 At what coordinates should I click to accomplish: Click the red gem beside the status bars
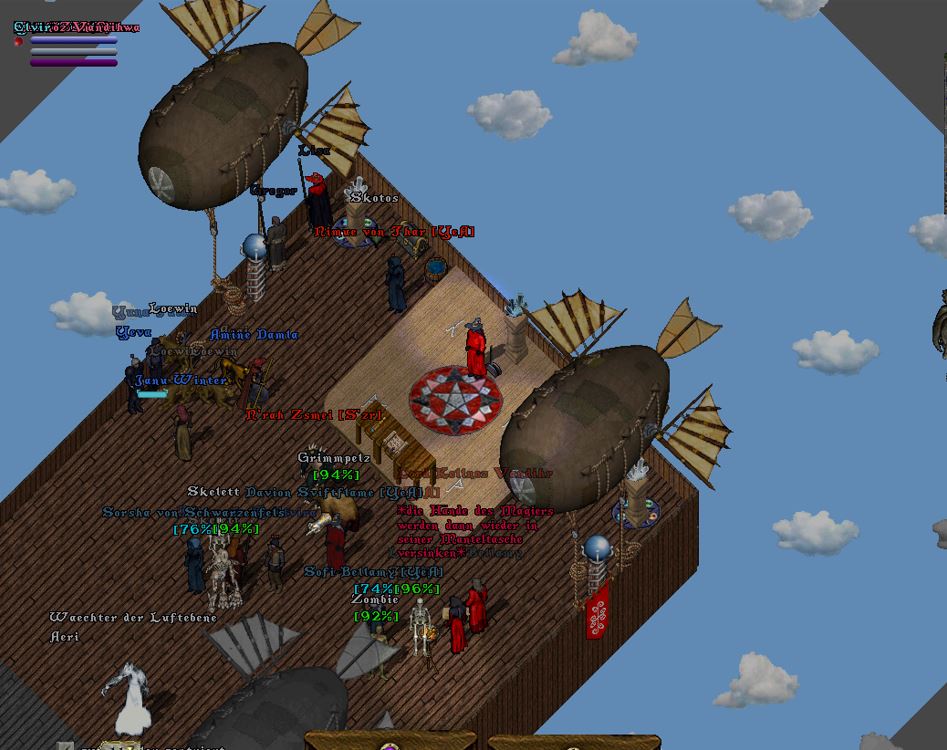coord(18,42)
